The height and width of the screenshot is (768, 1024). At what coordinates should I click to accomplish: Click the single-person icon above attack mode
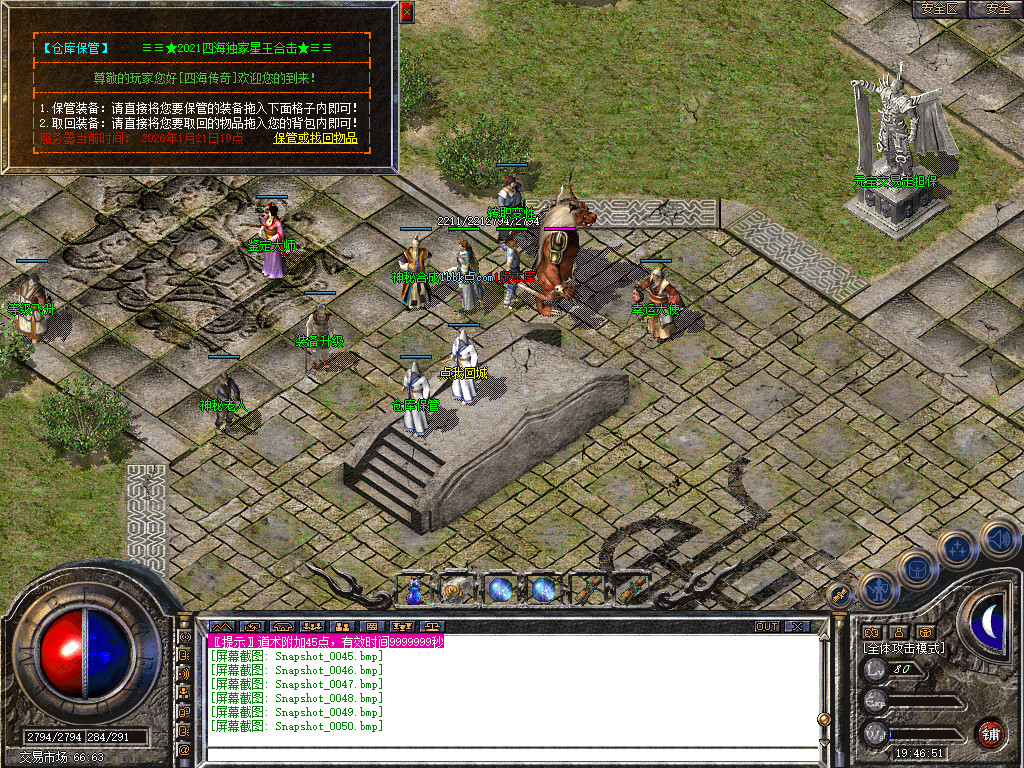(898, 632)
